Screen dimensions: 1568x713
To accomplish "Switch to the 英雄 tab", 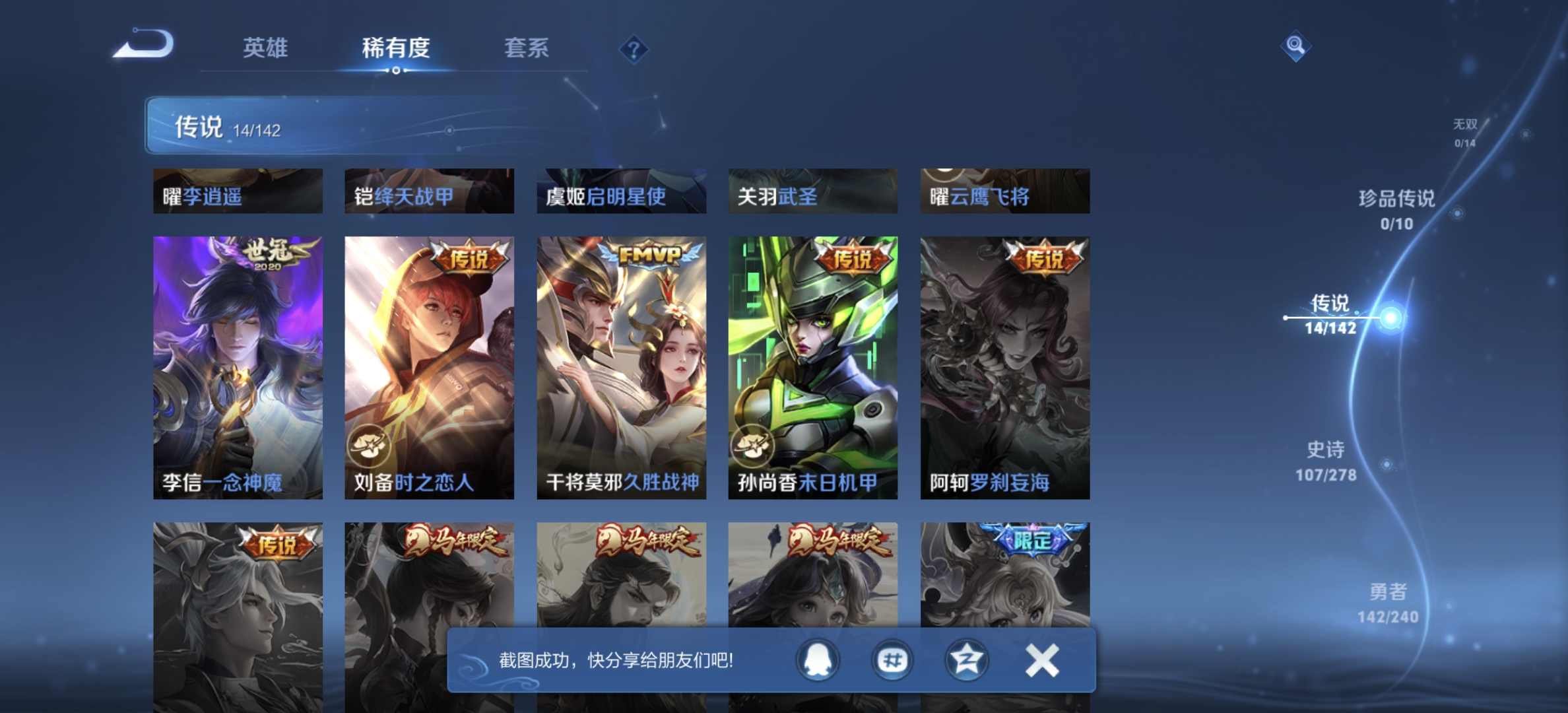I will 267,49.
